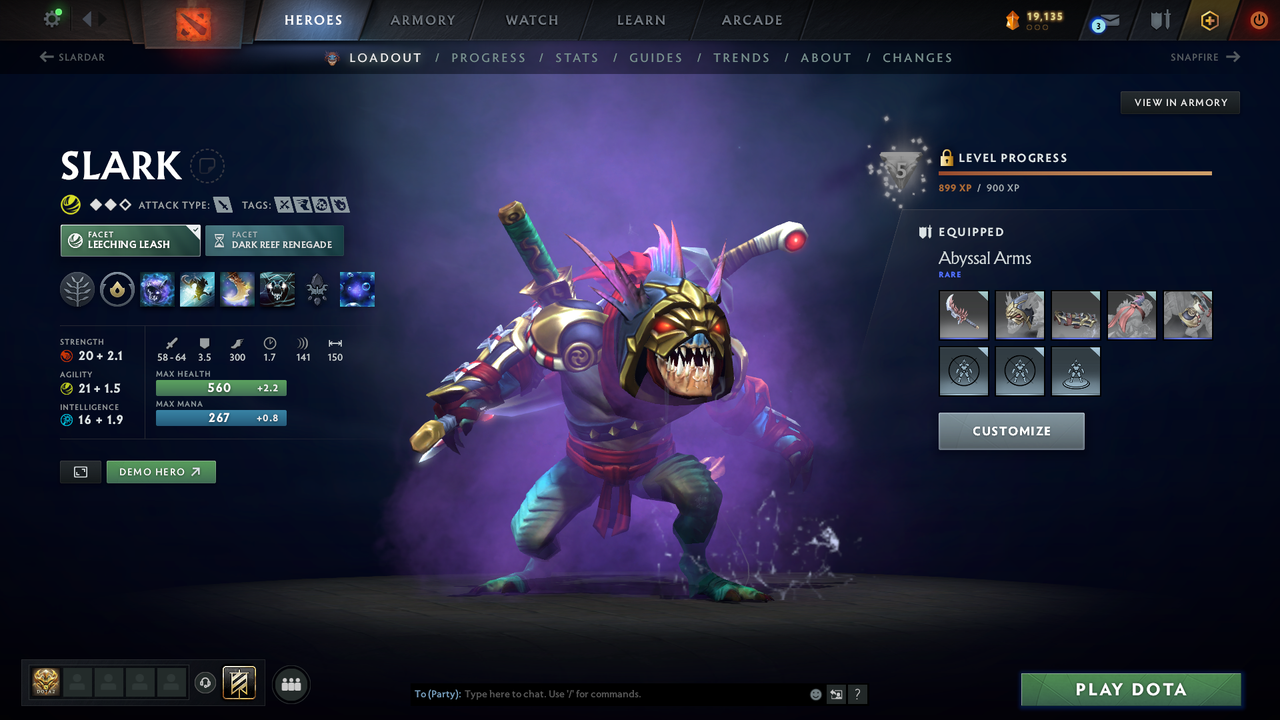Click the DEMO HERO button
This screenshot has height=720, width=1280.
point(161,471)
